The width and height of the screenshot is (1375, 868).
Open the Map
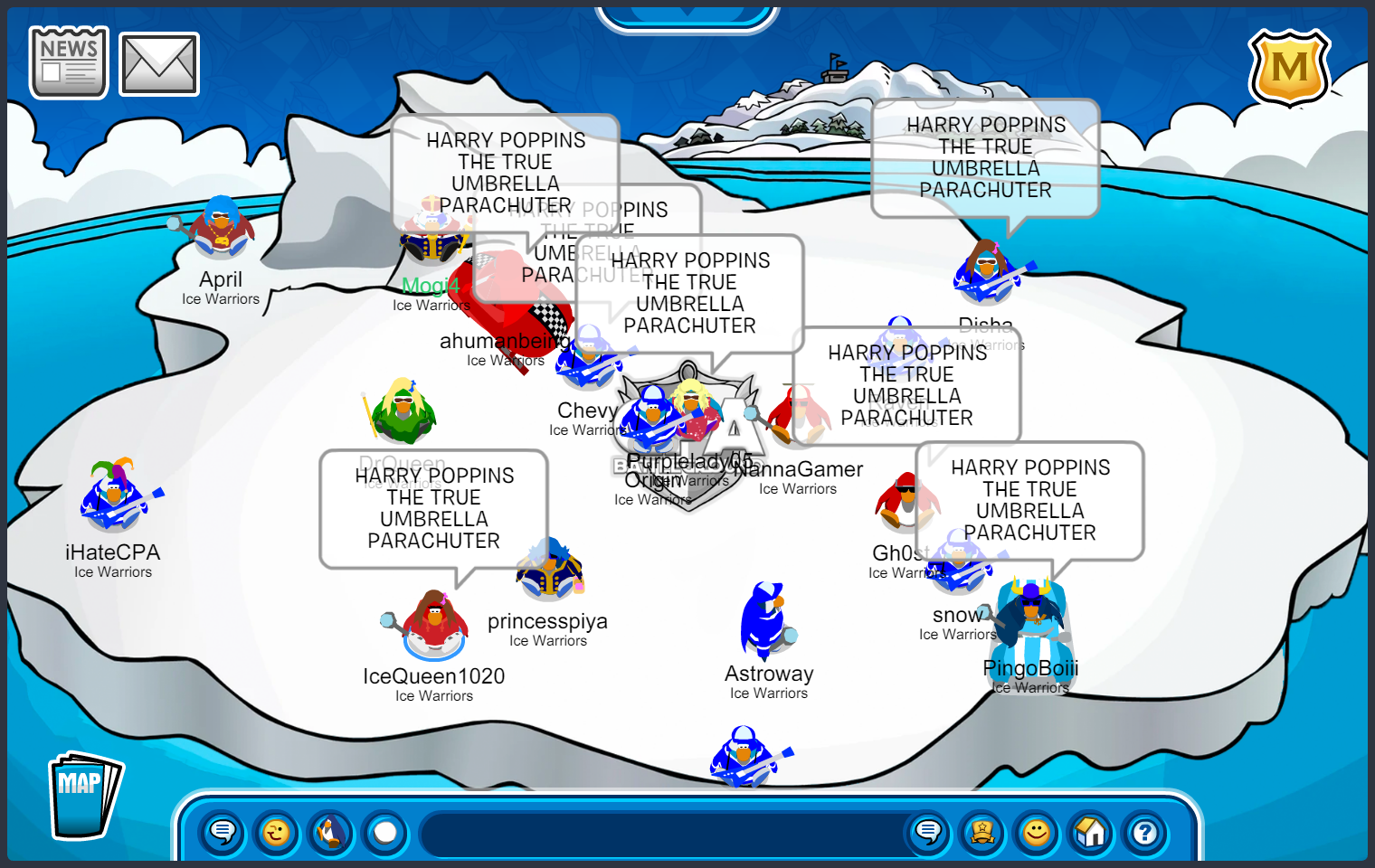83,796
